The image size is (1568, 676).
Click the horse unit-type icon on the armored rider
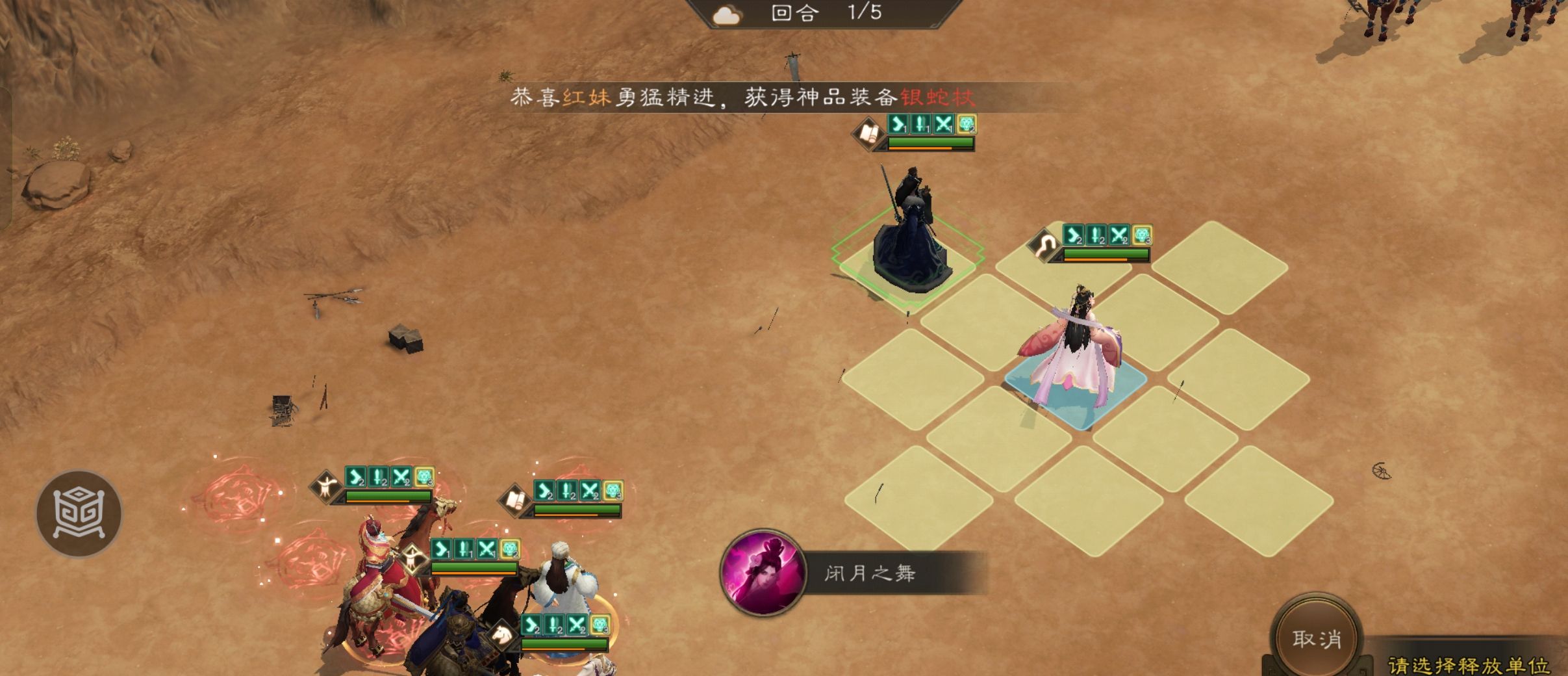(502, 634)
